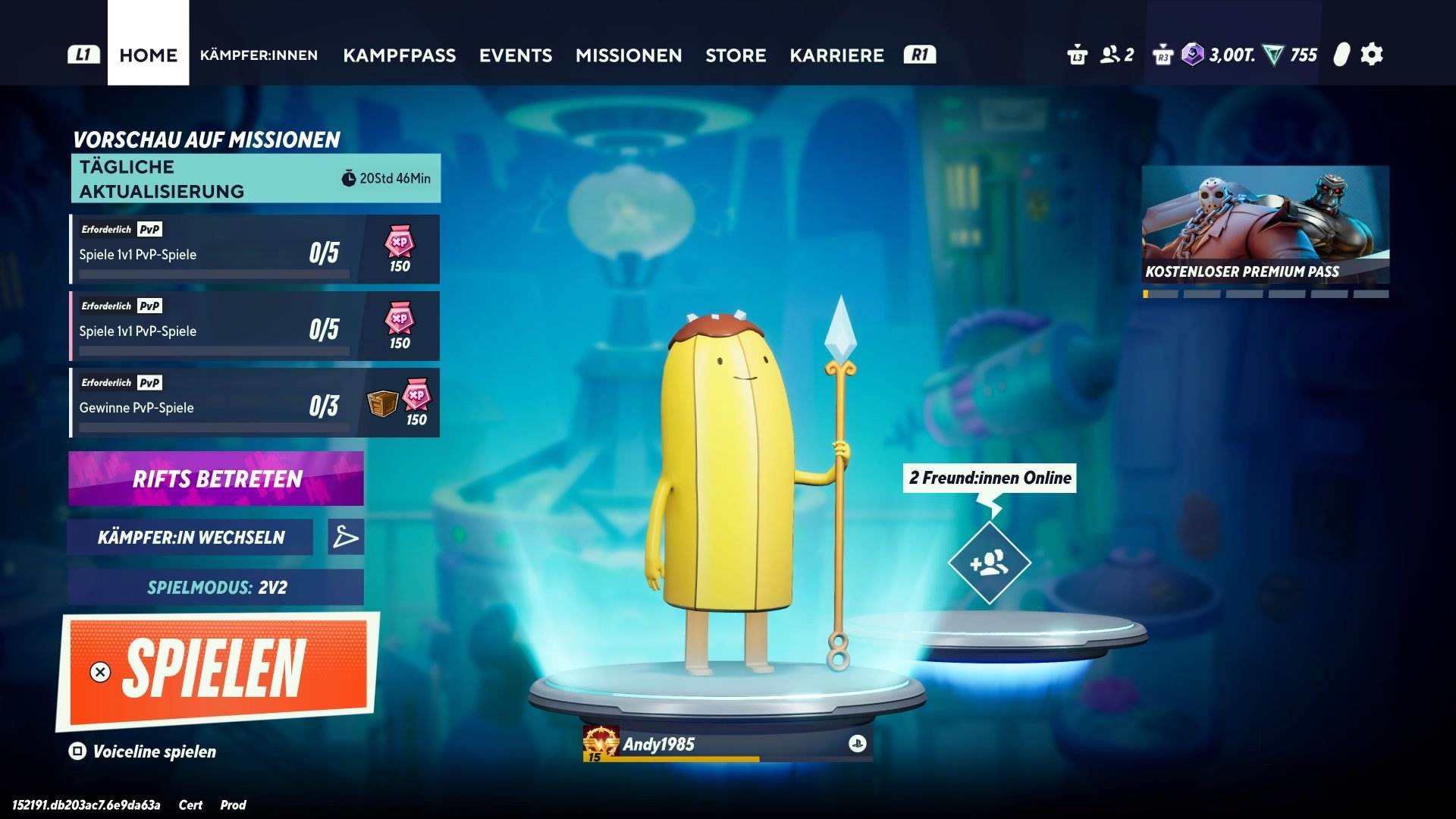Click the timer icon showing 20Std 46Min
Screen dimensions: 1456x819
coord(348,177)
